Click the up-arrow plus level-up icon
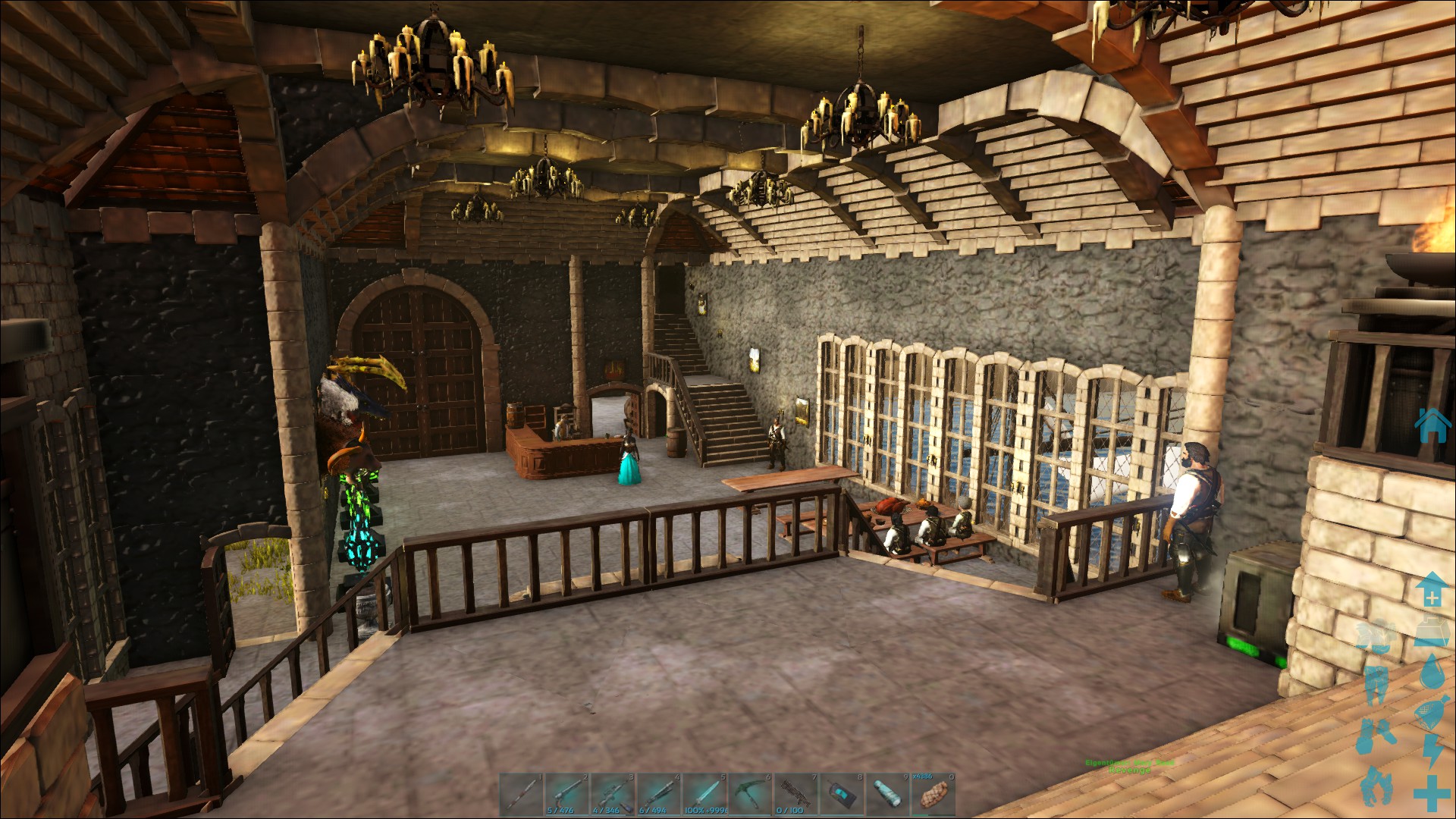The height and width of the screenshot is (819, 1456). pyautogui.click(x=1430, y=589)
